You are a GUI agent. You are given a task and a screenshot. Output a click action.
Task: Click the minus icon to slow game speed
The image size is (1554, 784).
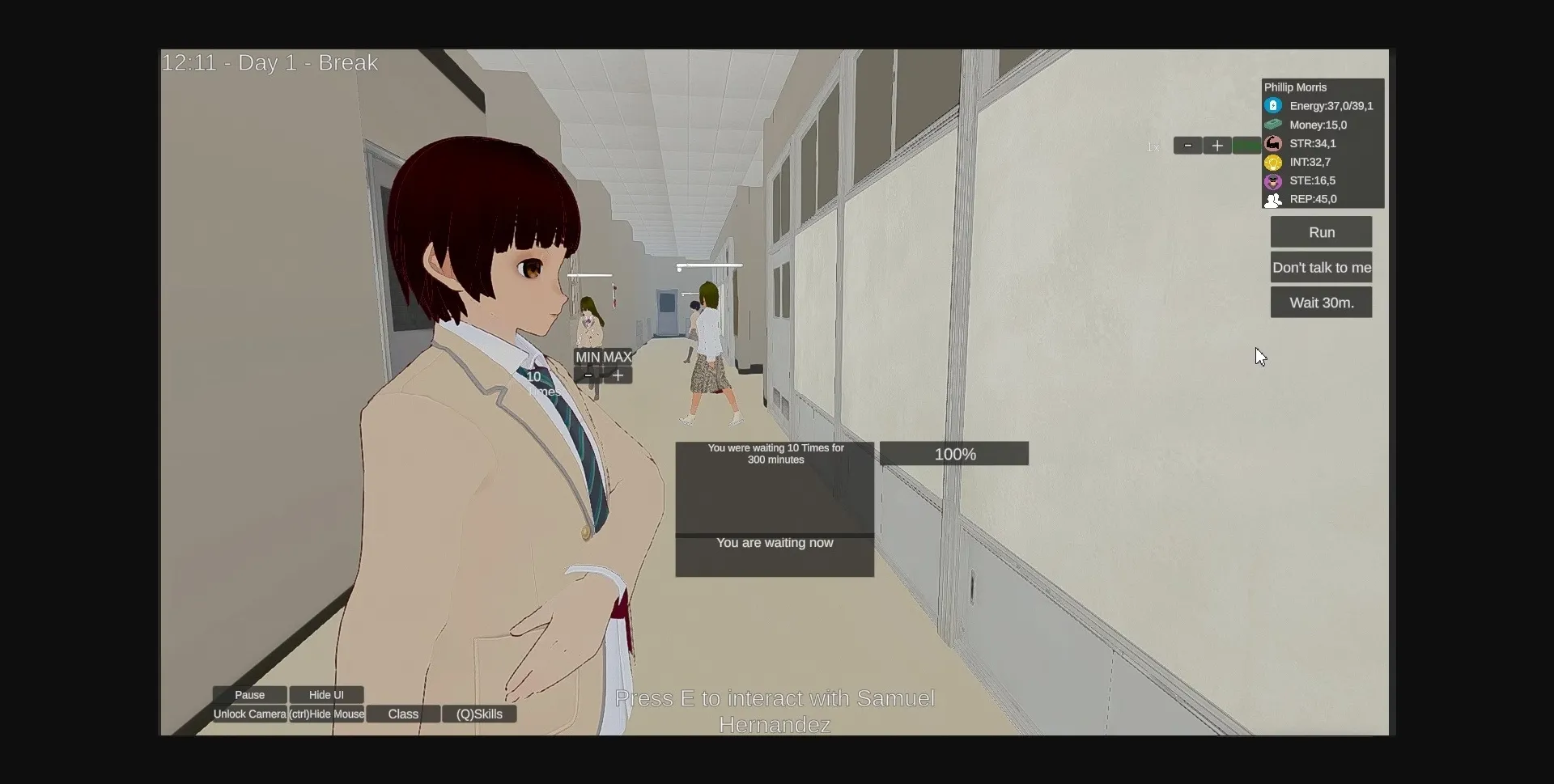[x=1187, y=146]
